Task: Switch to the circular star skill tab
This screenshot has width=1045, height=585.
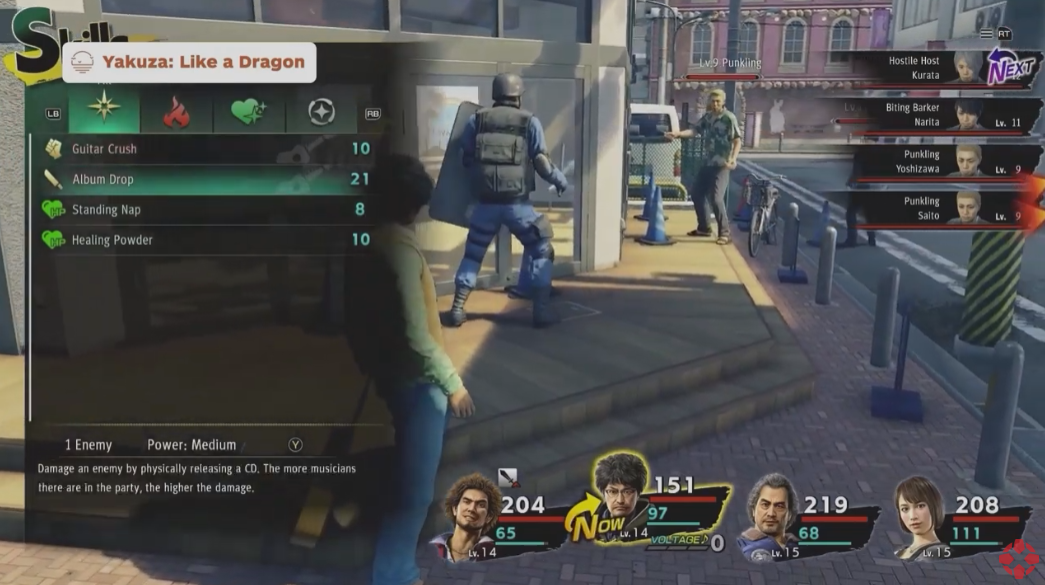Action: 321,113
